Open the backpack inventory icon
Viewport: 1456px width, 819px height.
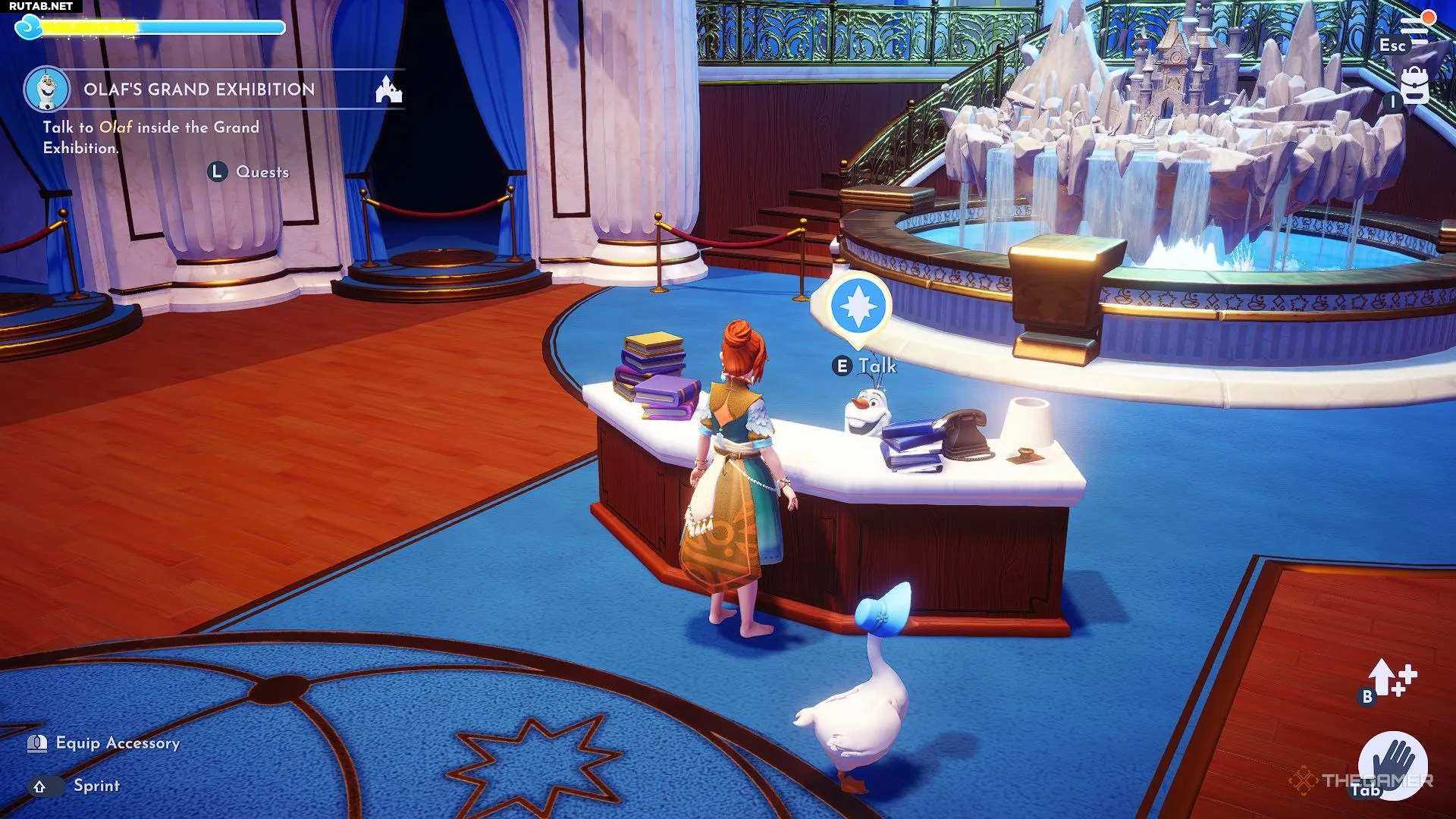[x=1414, y=86]
